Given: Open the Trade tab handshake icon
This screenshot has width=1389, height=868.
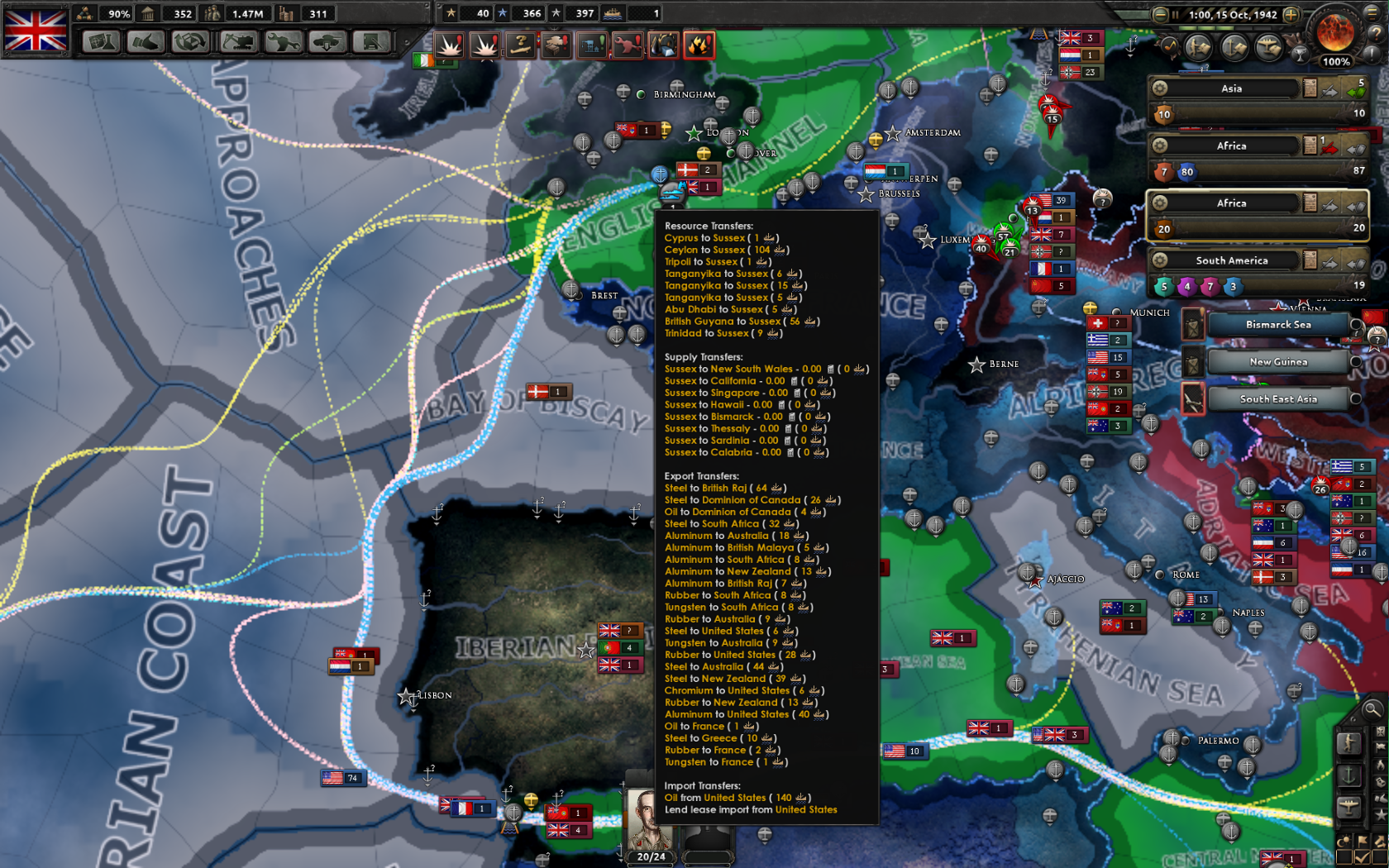Looking at the screenshot, I should (x=146, y=41).
